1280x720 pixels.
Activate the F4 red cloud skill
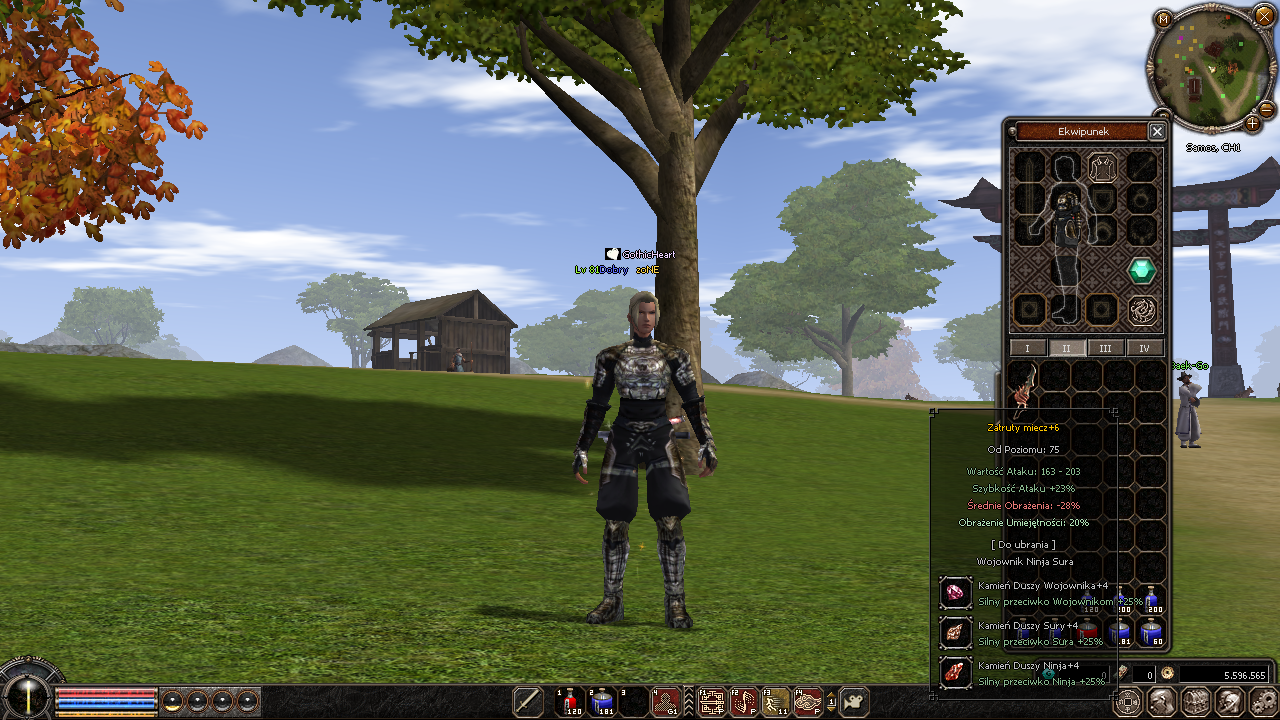[807, 702]
